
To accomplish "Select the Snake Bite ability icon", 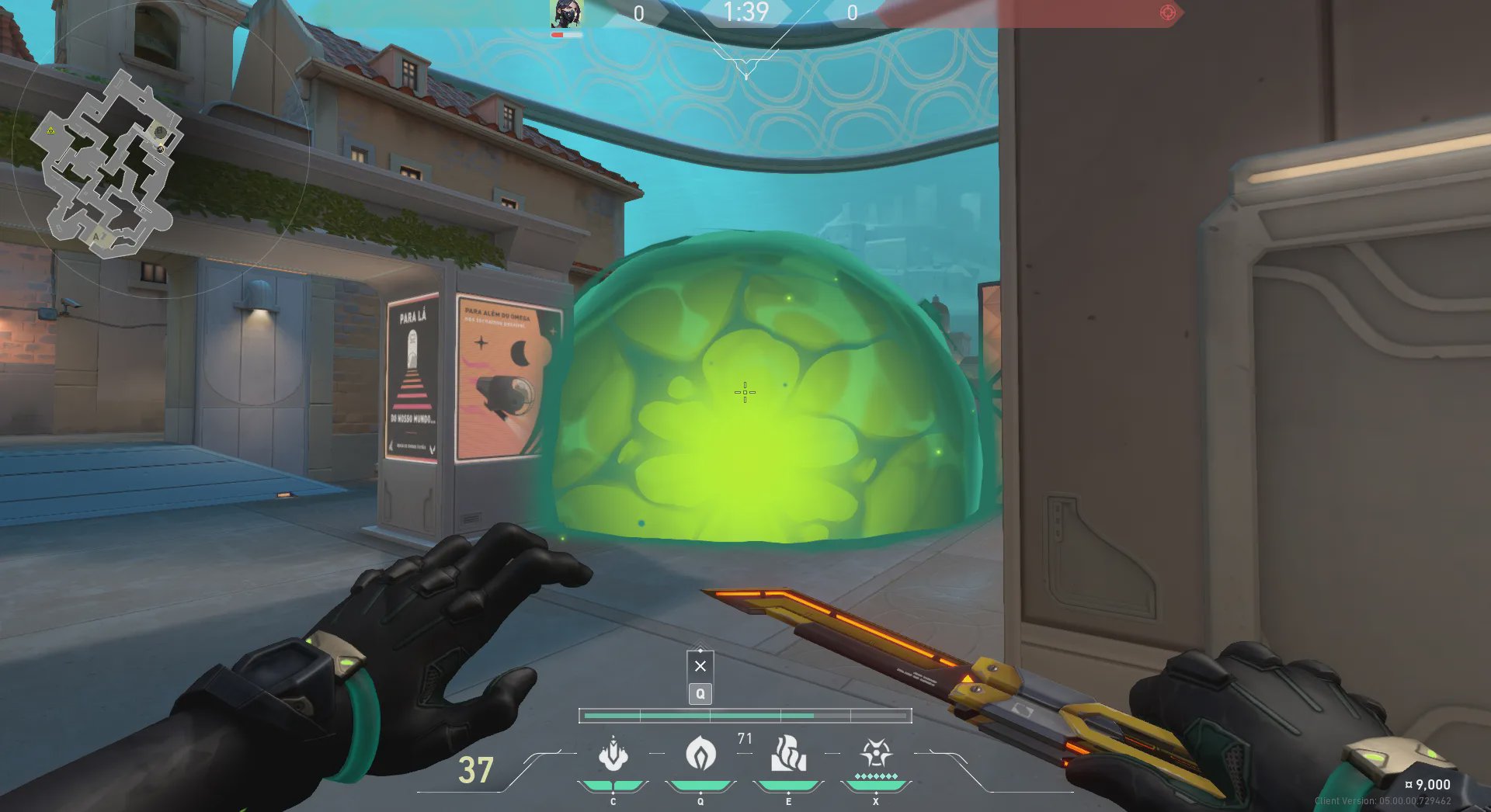I will click(613, 754).
